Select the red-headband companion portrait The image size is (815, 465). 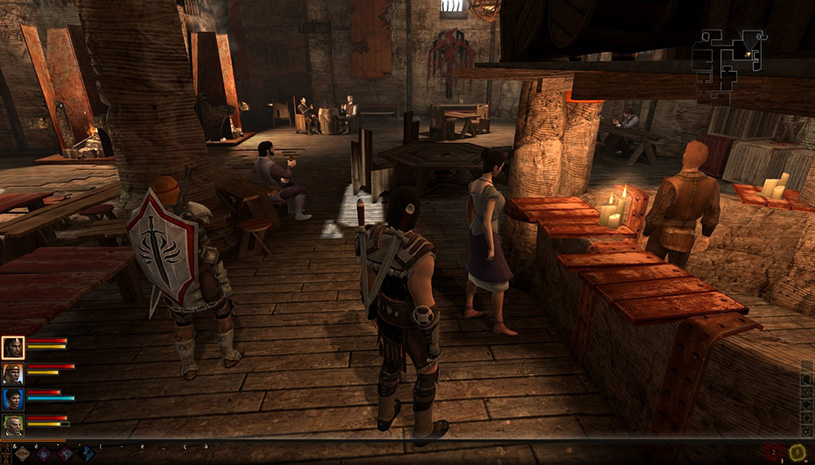[13, 373]
